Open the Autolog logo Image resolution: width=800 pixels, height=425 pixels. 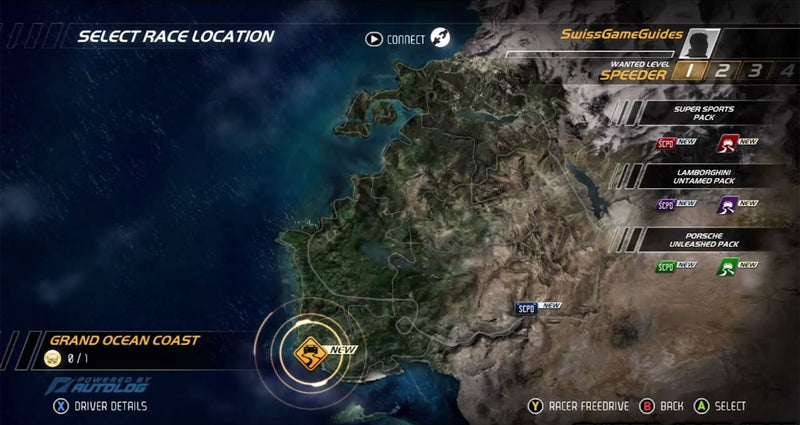pos(95,385)
